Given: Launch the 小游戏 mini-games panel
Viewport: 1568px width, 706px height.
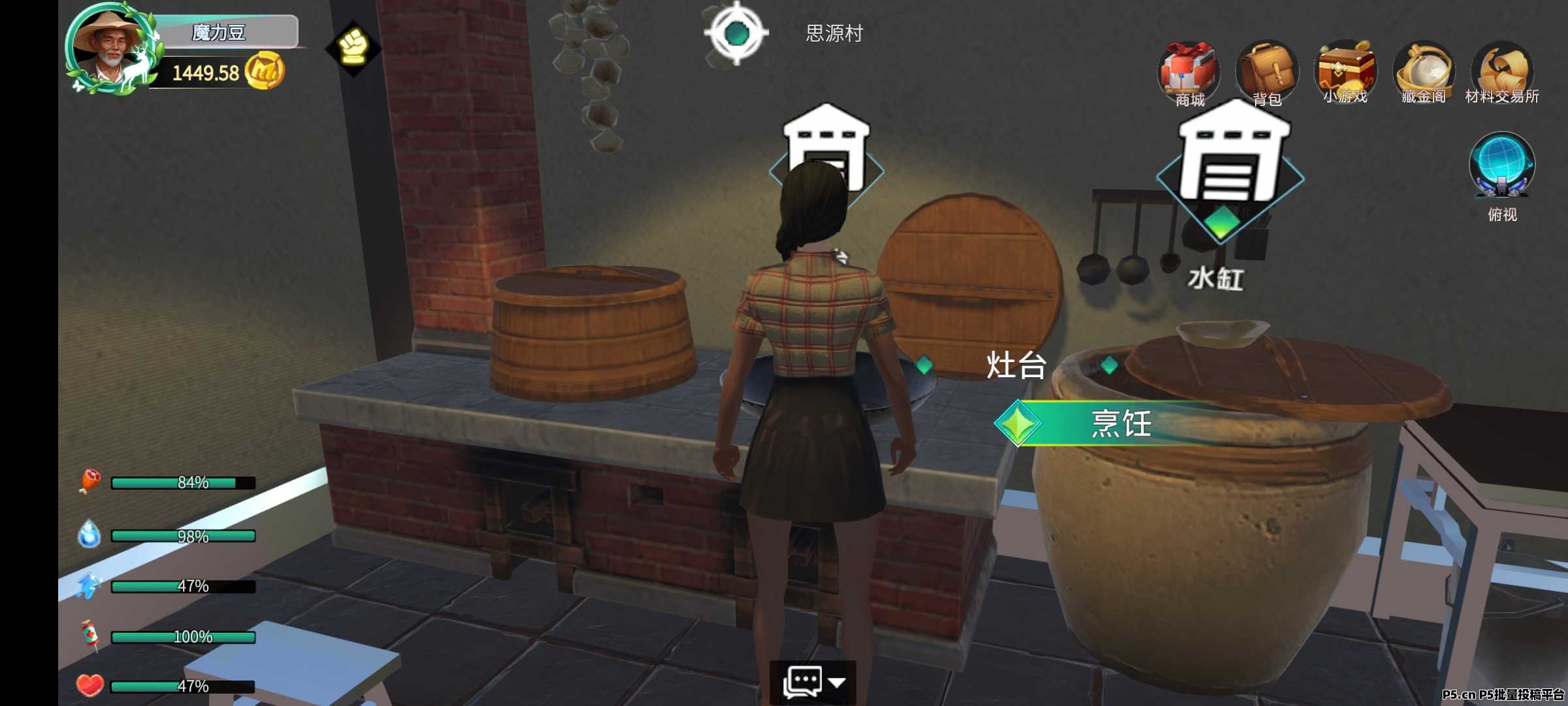Looking at the screenshot, I should [1345, 70].
